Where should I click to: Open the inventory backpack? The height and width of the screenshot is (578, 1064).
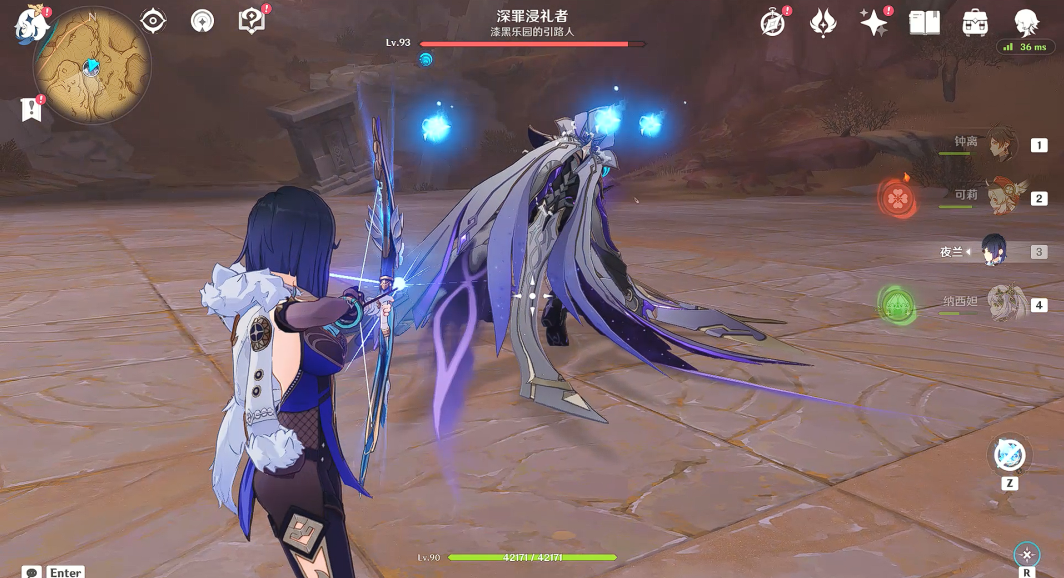coord(975,22)
